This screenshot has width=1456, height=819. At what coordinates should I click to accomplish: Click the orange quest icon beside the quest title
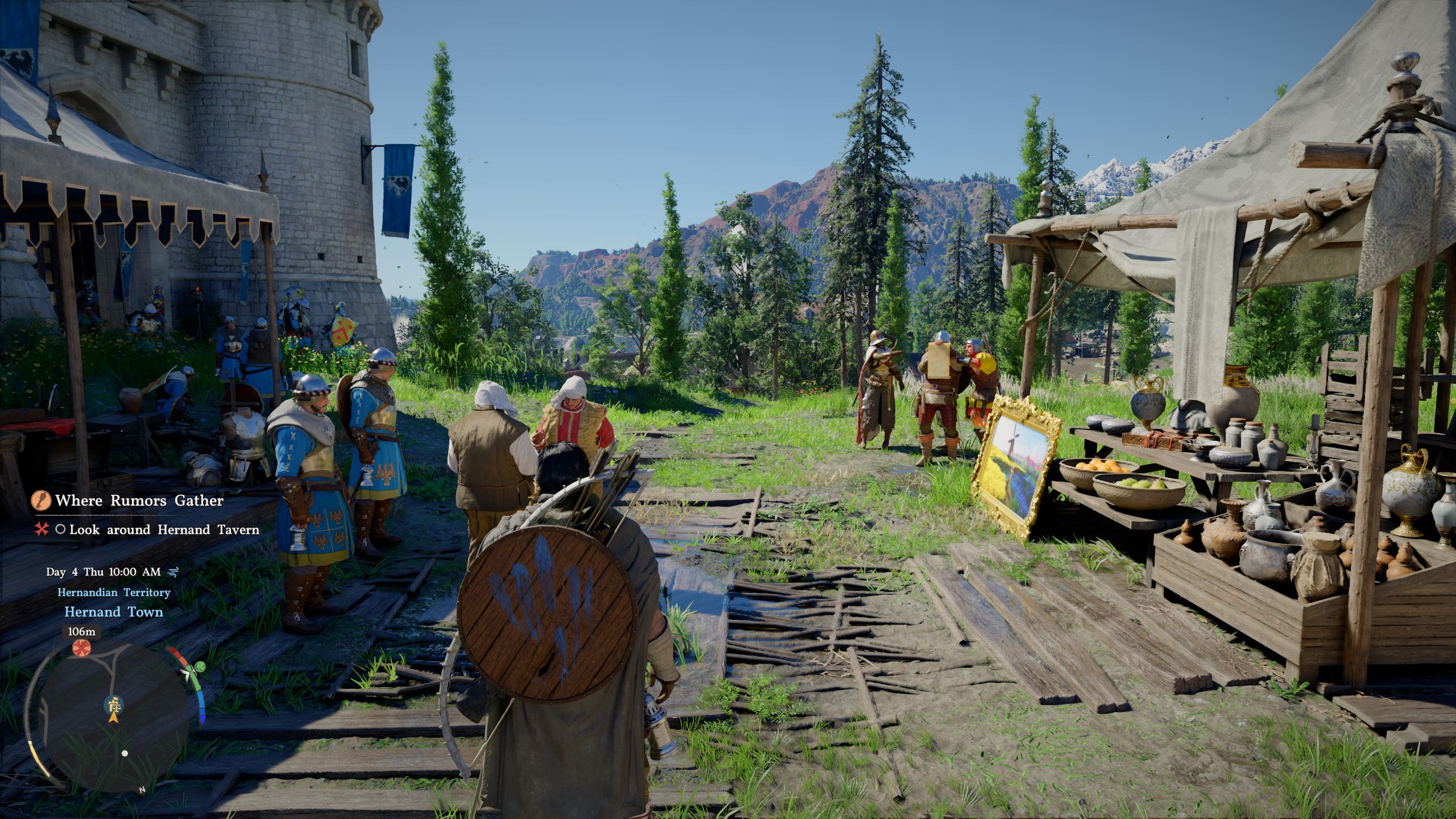[41, 500]
